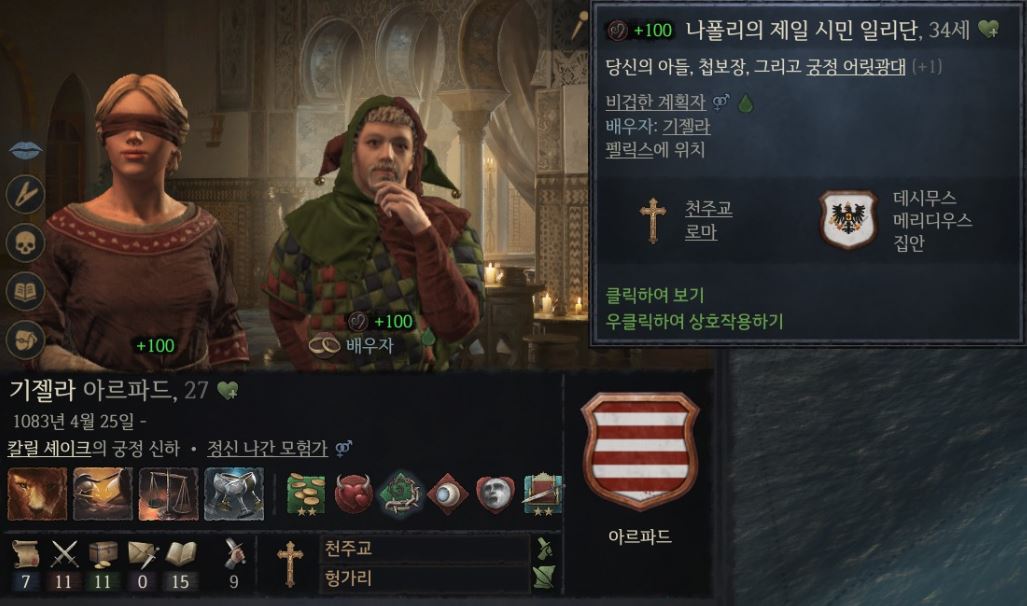Click the blindfolded eye trait icon

pos(447,494)
